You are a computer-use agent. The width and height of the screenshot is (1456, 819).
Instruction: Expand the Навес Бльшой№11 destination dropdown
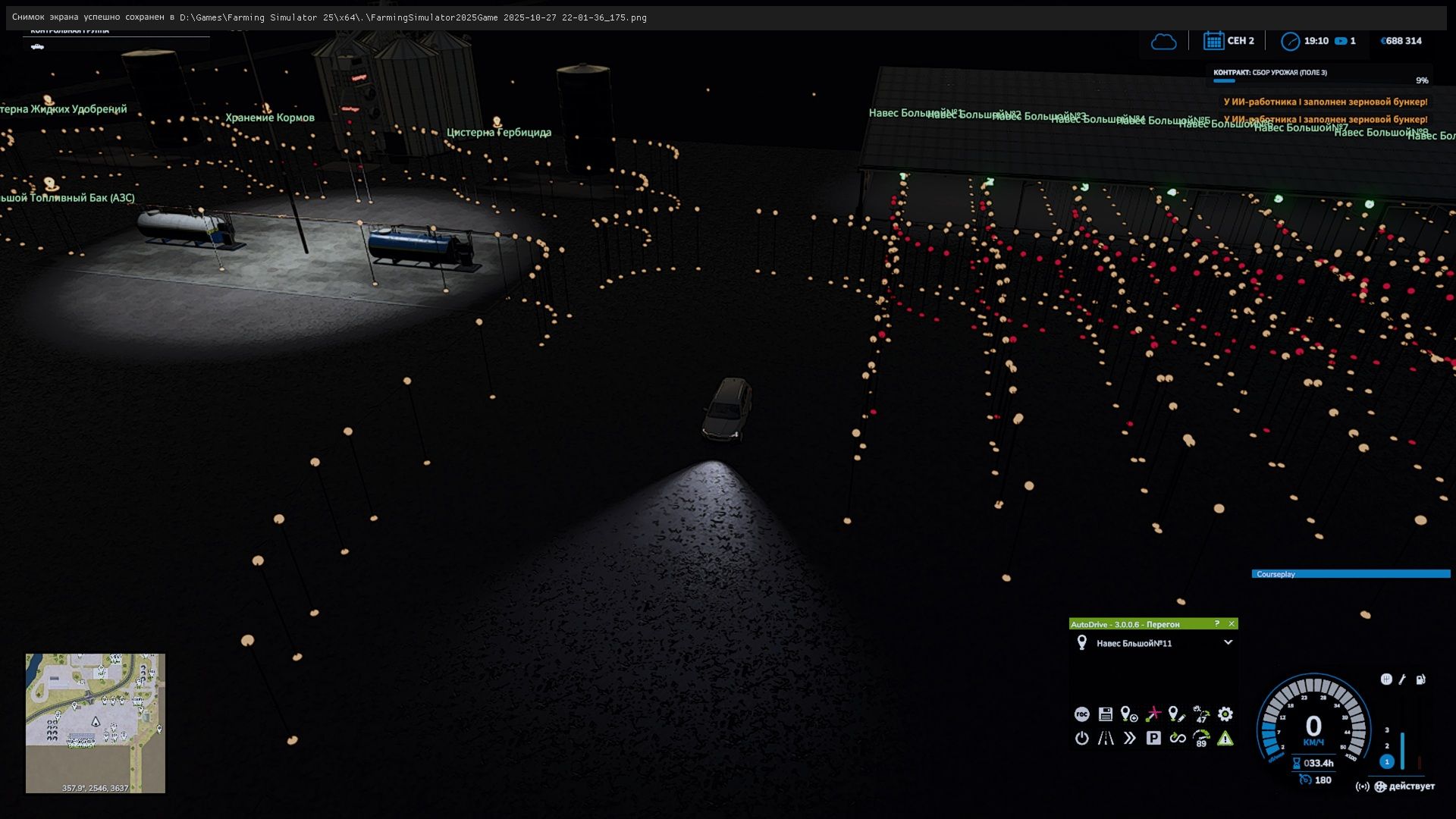click(1230, 642)
